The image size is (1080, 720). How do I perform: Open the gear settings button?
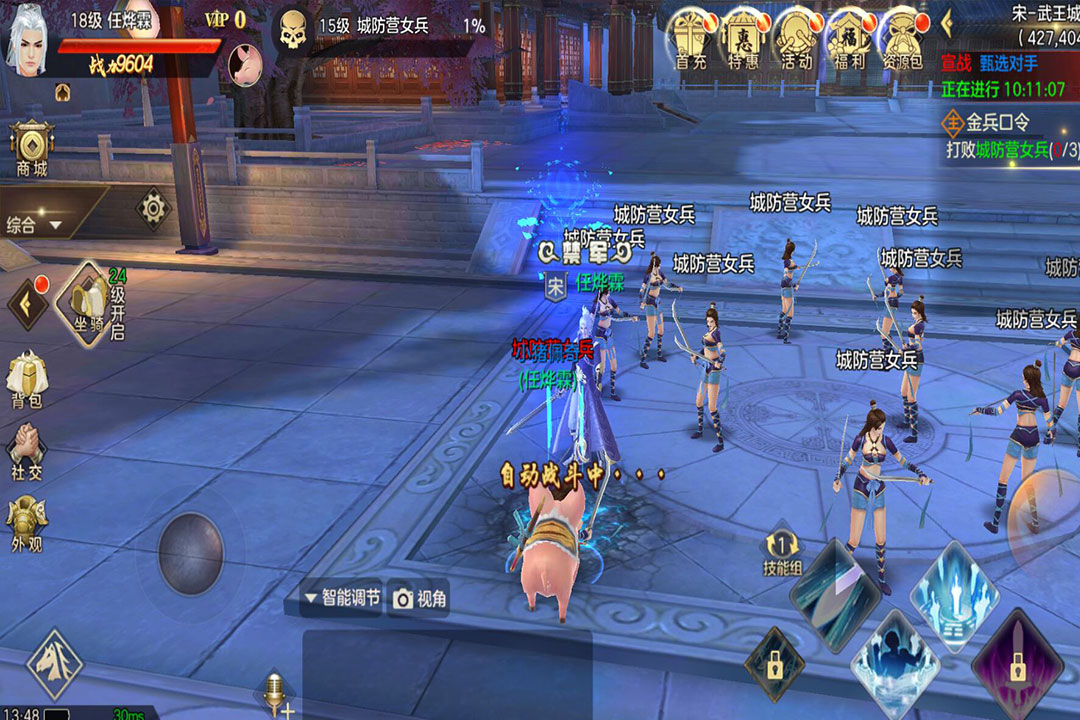(153, 208)
